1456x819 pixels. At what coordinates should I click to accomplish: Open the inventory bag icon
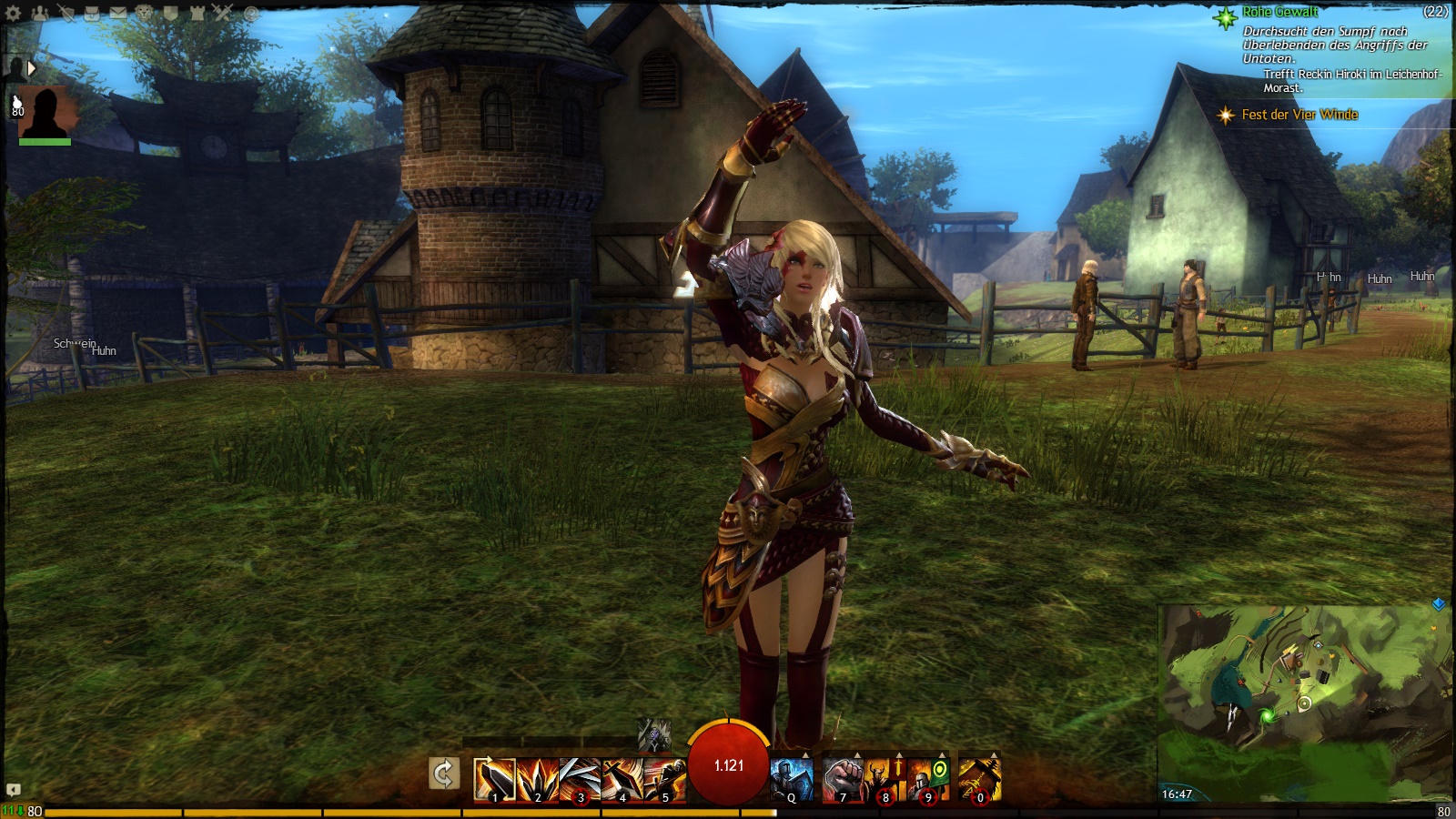[92, 14]
